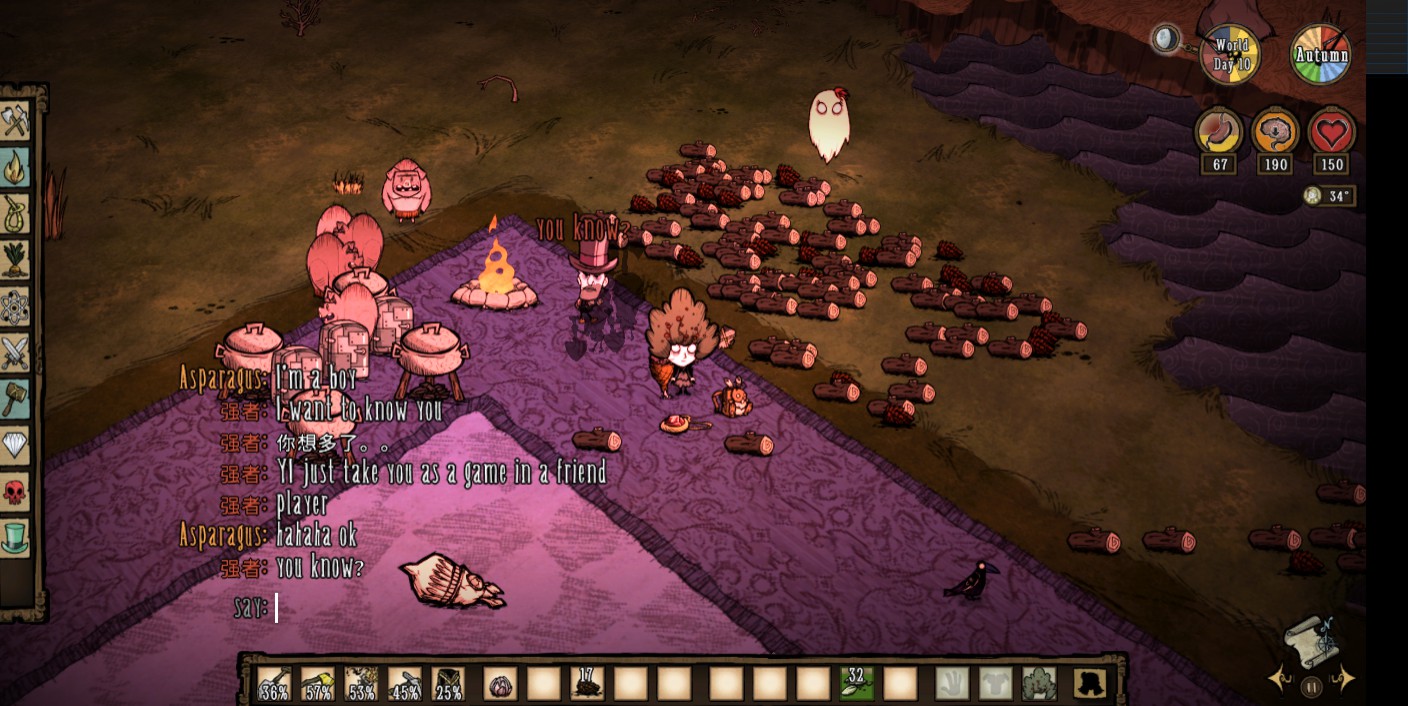
Task: Open the Science atom crafting tab
Action: tap(16, 306)
